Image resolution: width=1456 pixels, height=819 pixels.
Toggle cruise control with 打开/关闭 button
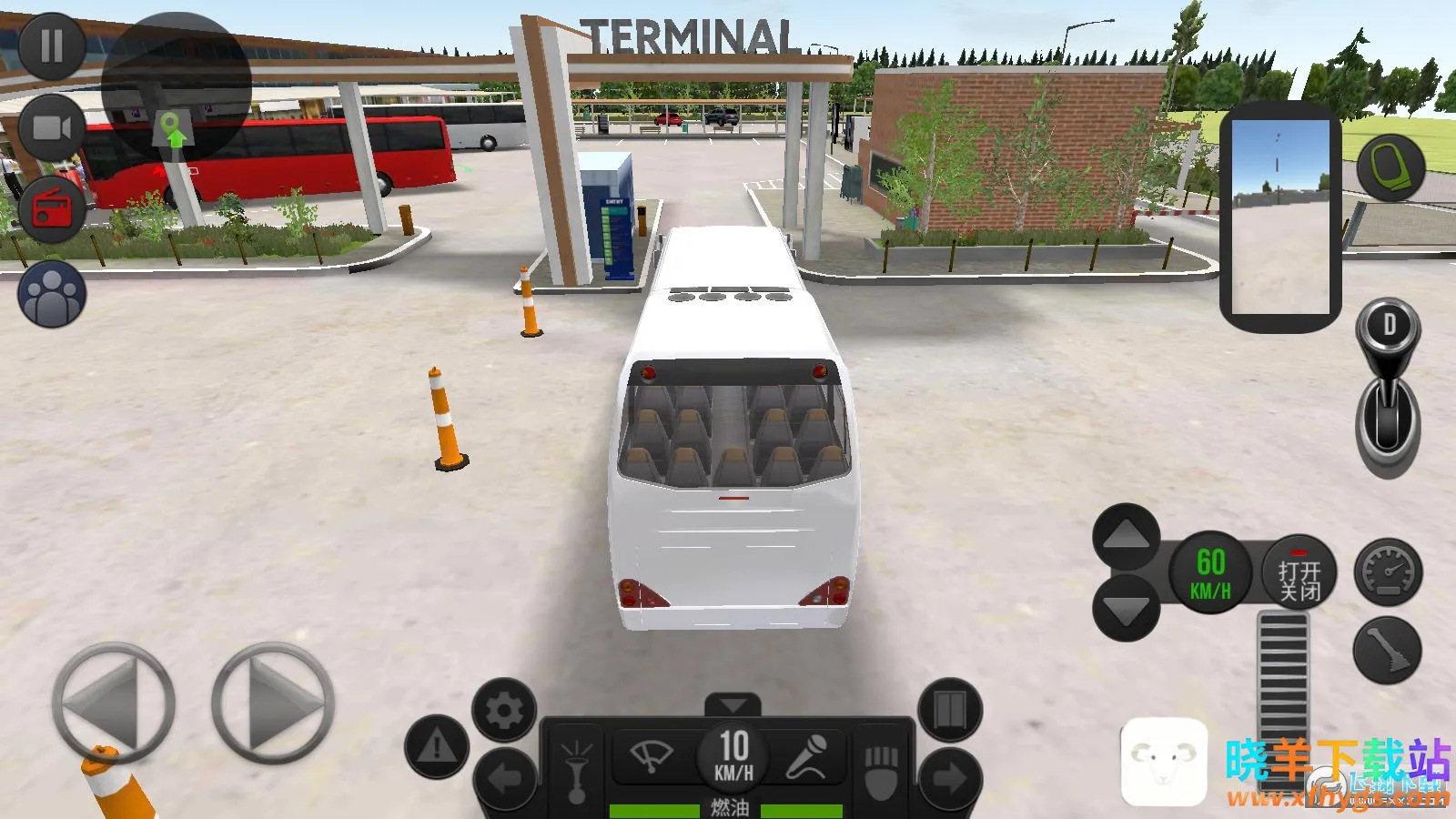point(1299,571)
